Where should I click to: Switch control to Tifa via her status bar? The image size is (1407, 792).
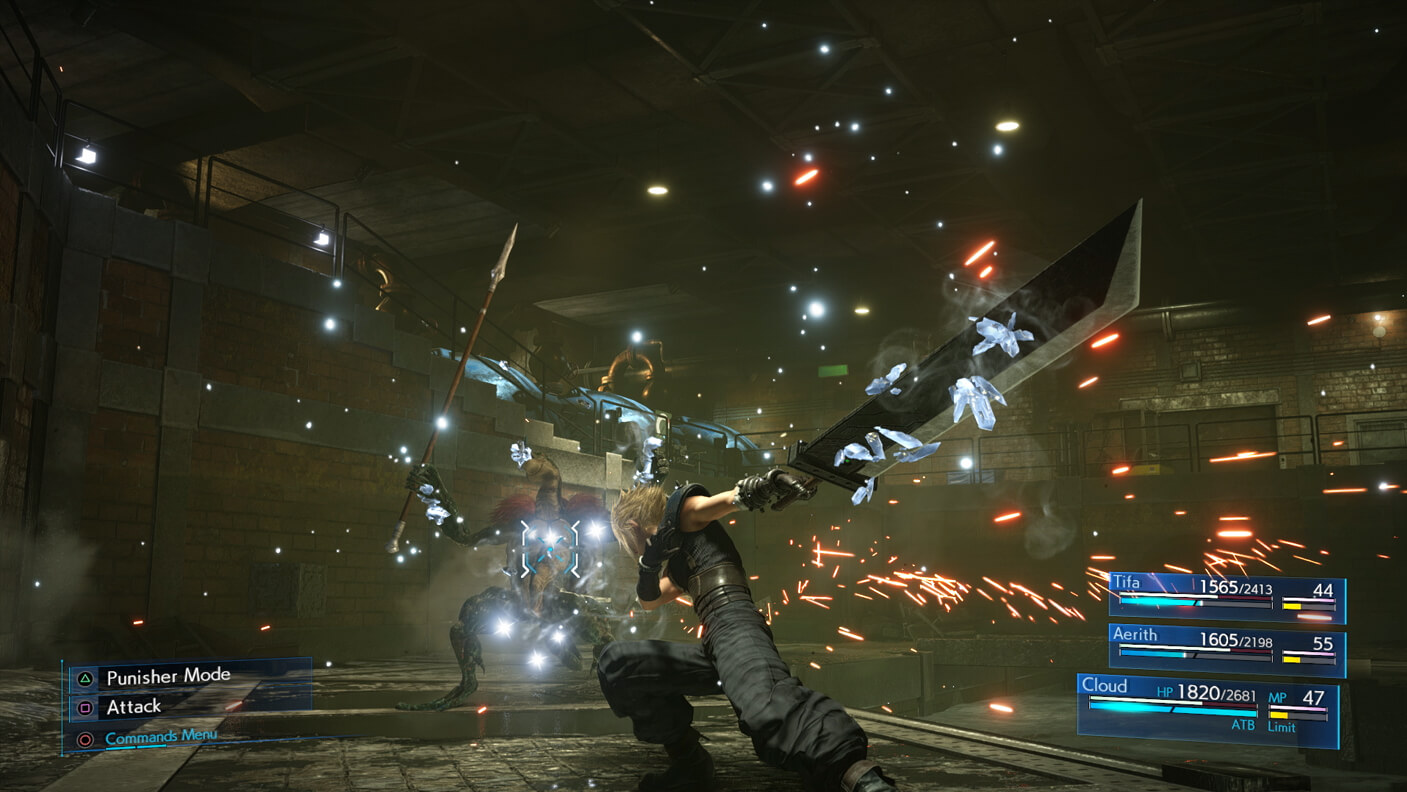tap(1230, 595)
